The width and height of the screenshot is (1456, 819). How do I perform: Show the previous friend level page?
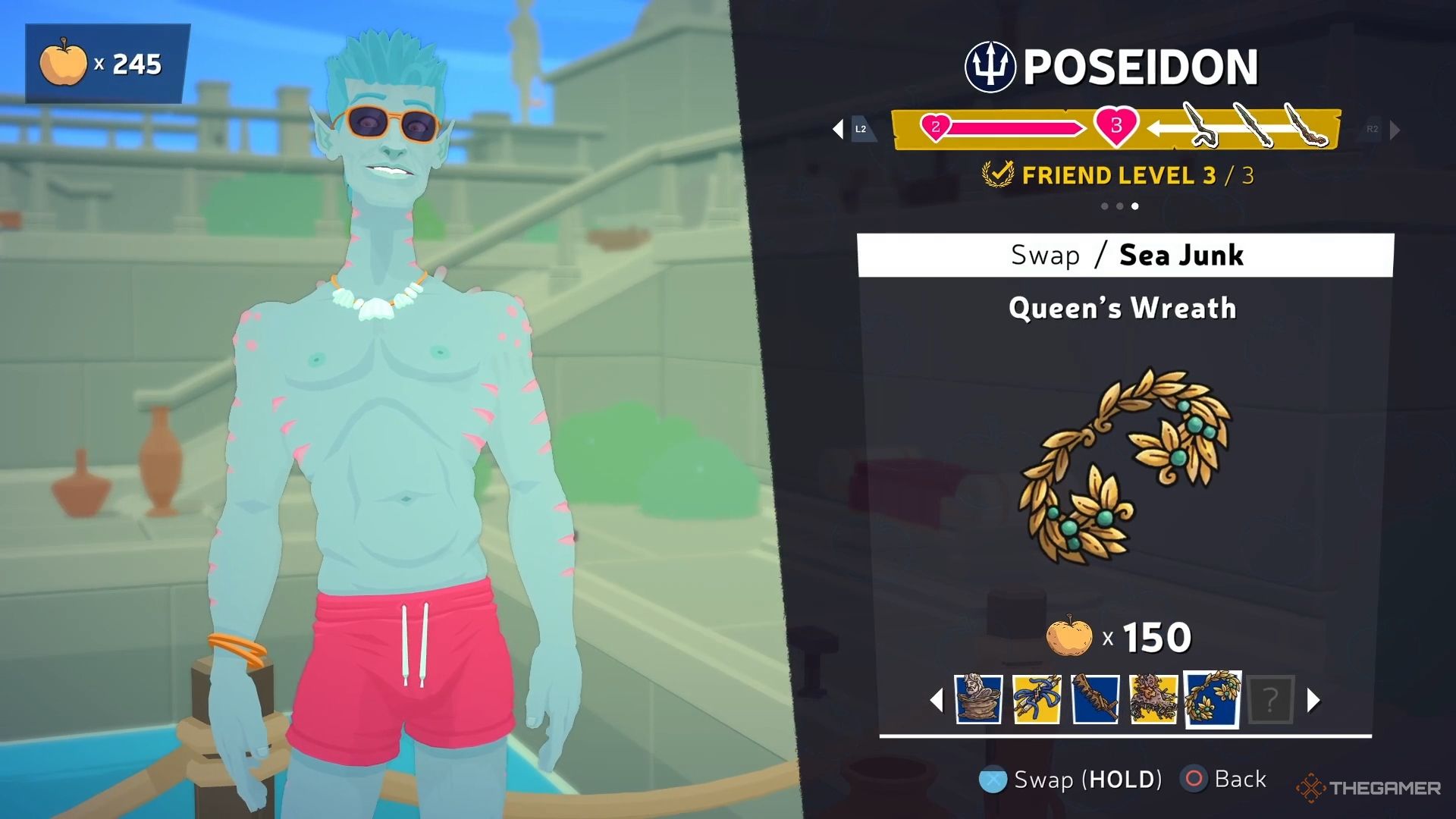[x=839, y=129]
